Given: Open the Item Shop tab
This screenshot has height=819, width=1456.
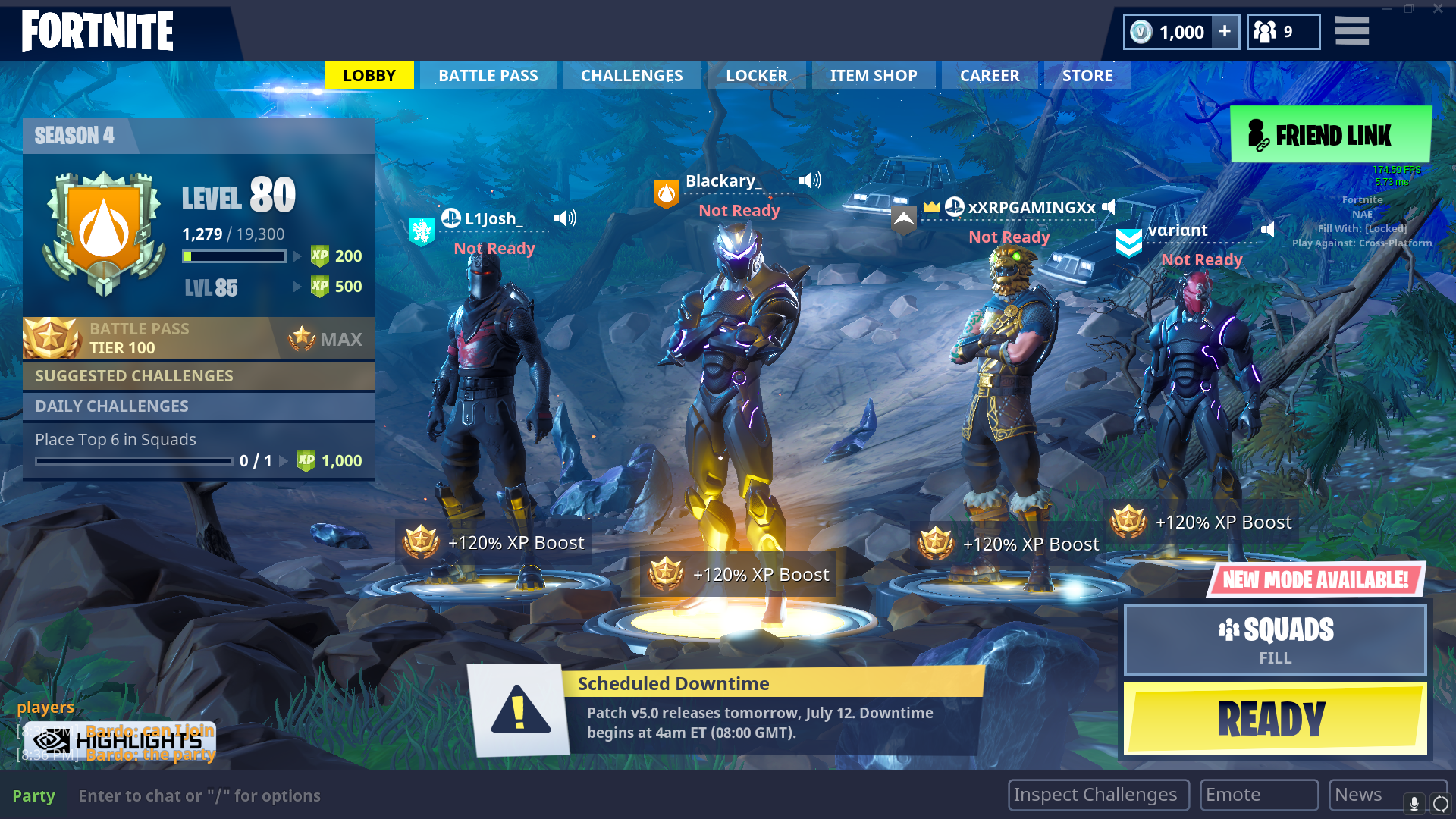Looking at the screenshot, I should click(x=874, y=75).
